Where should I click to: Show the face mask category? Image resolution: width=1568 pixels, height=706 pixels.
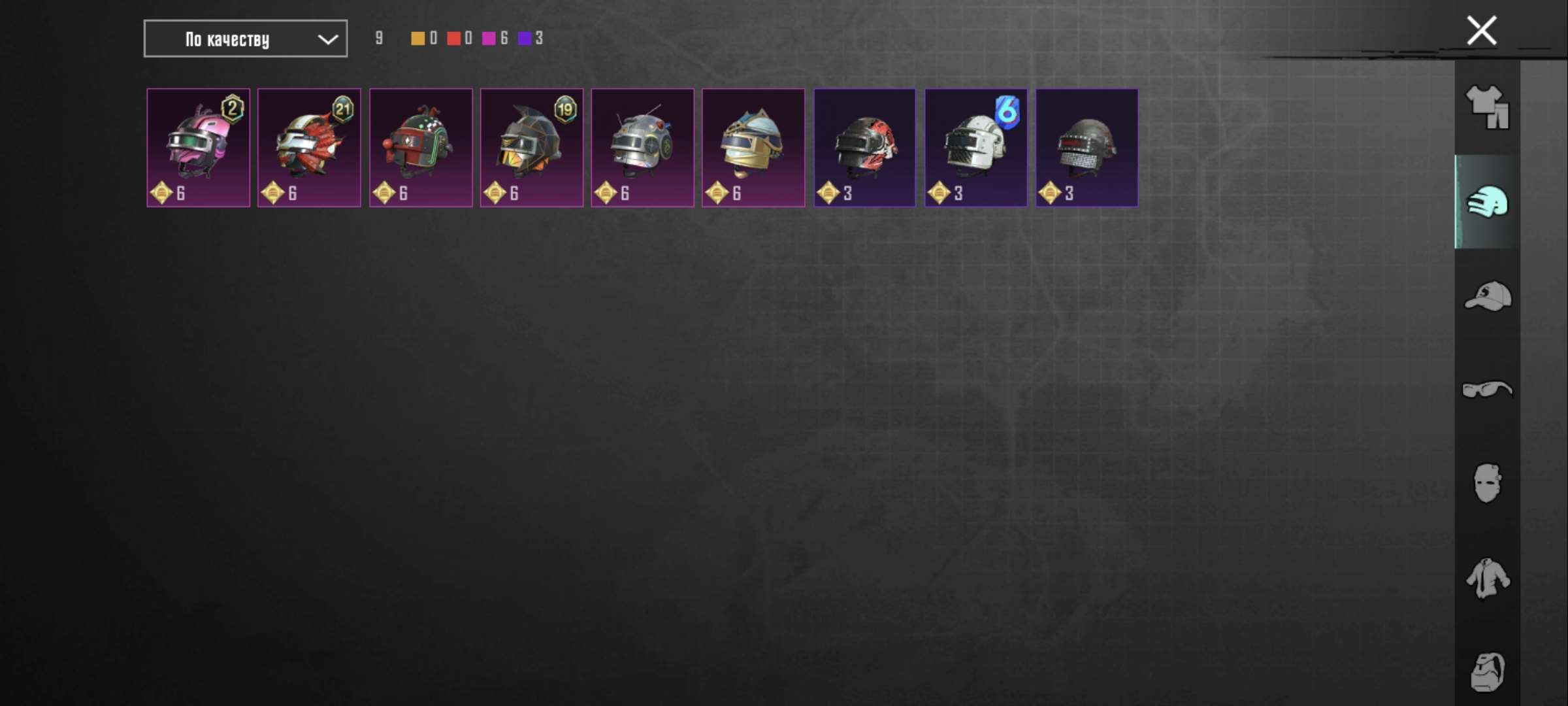tap(1487, 484)
